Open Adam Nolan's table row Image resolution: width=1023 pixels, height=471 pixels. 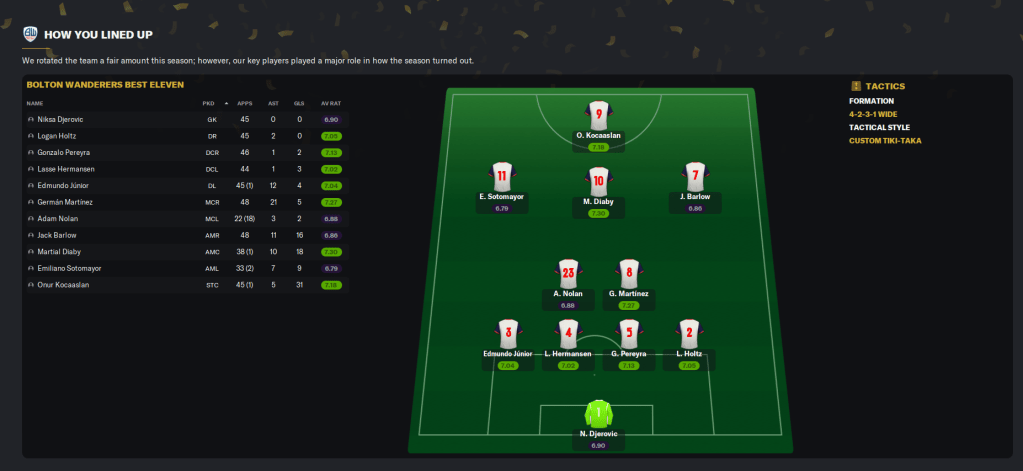tap(57, 218)
